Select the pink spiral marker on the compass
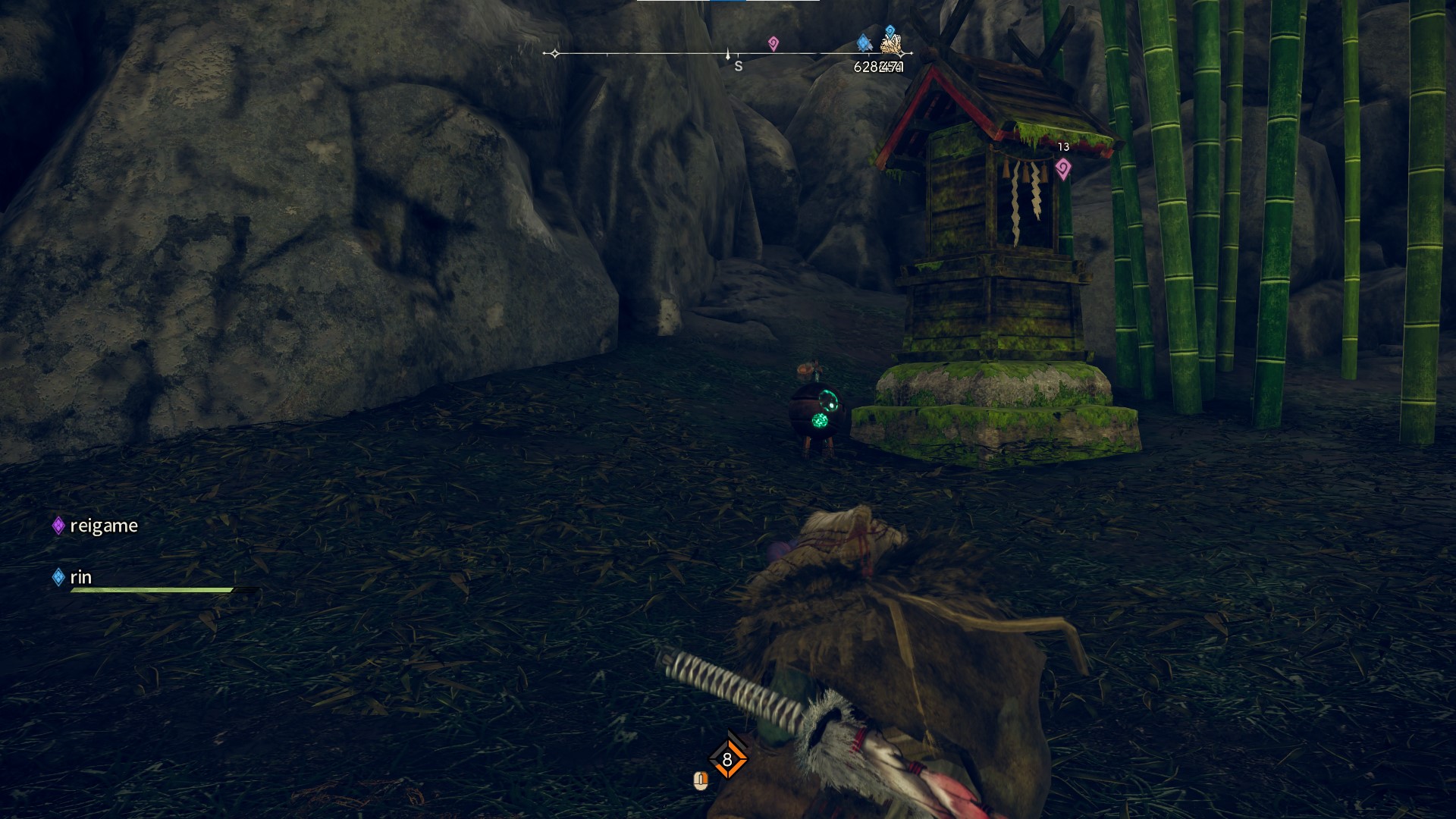Screen dimensions: 1456x819 773,43
